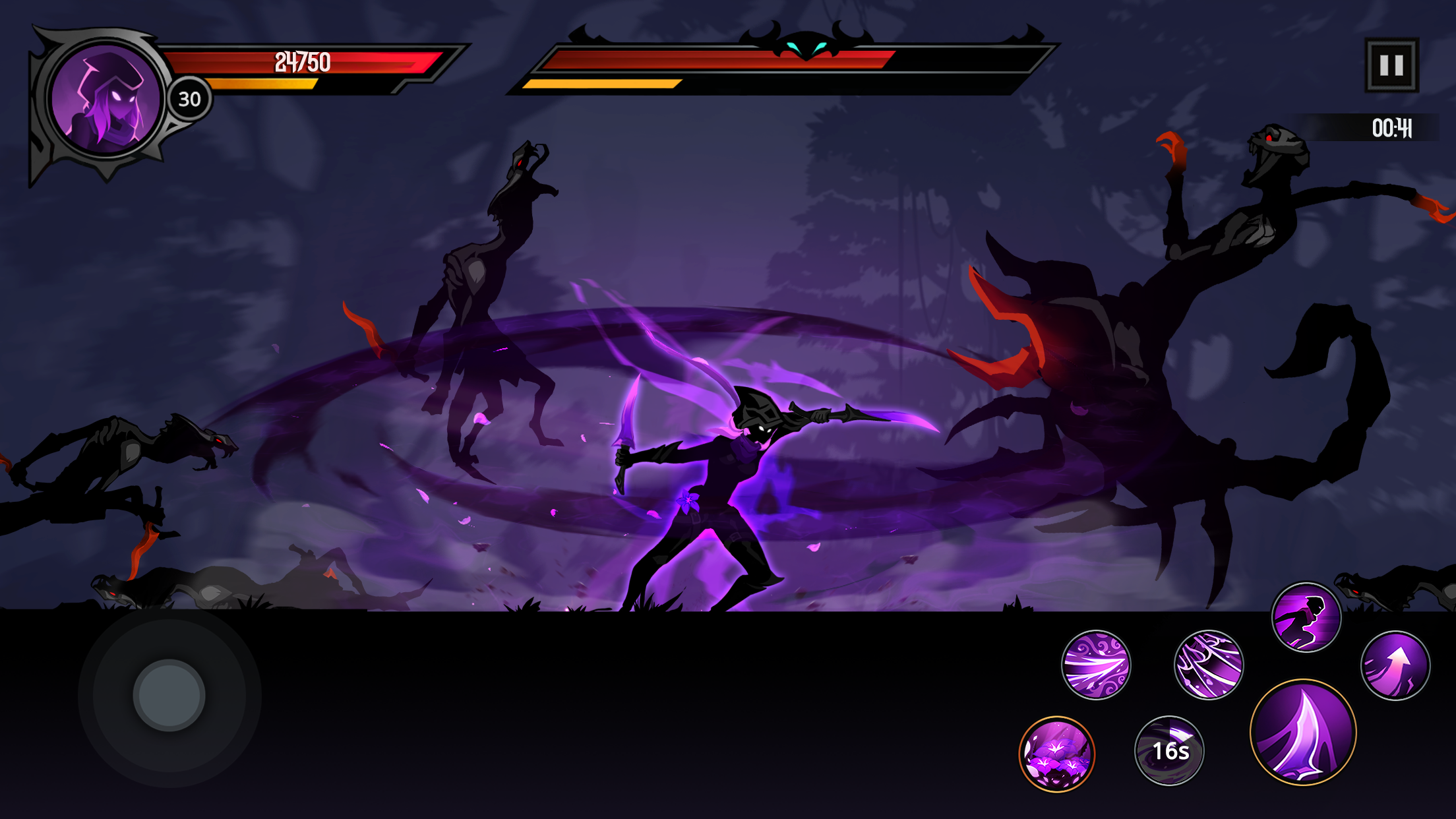Viewport: 1456px width, 819px height.
Task: Tap the match timer showing 00:41
Action: [x=1391, y=130]
